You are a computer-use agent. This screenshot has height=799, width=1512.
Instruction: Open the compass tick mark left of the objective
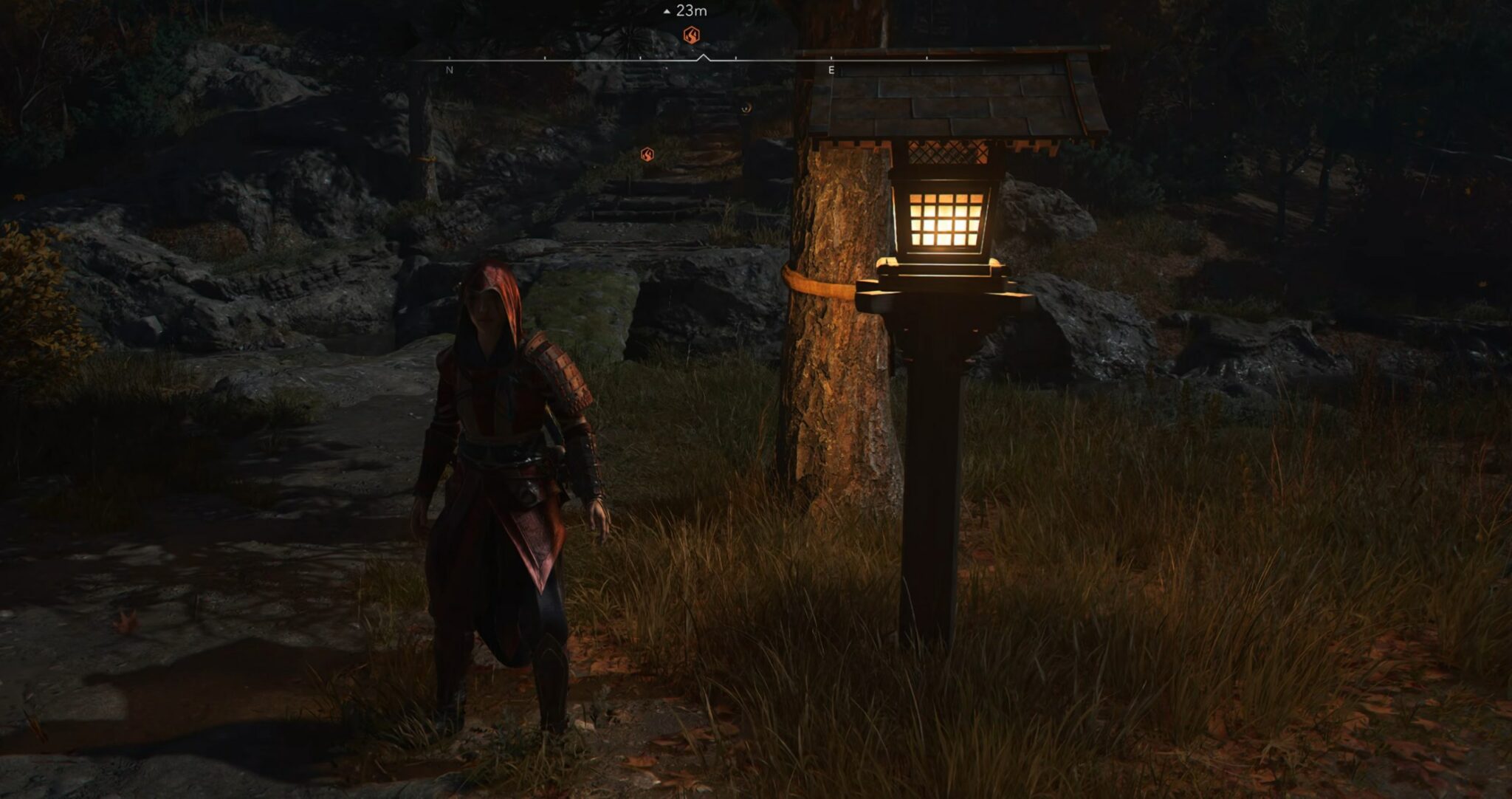pos(641,57)
